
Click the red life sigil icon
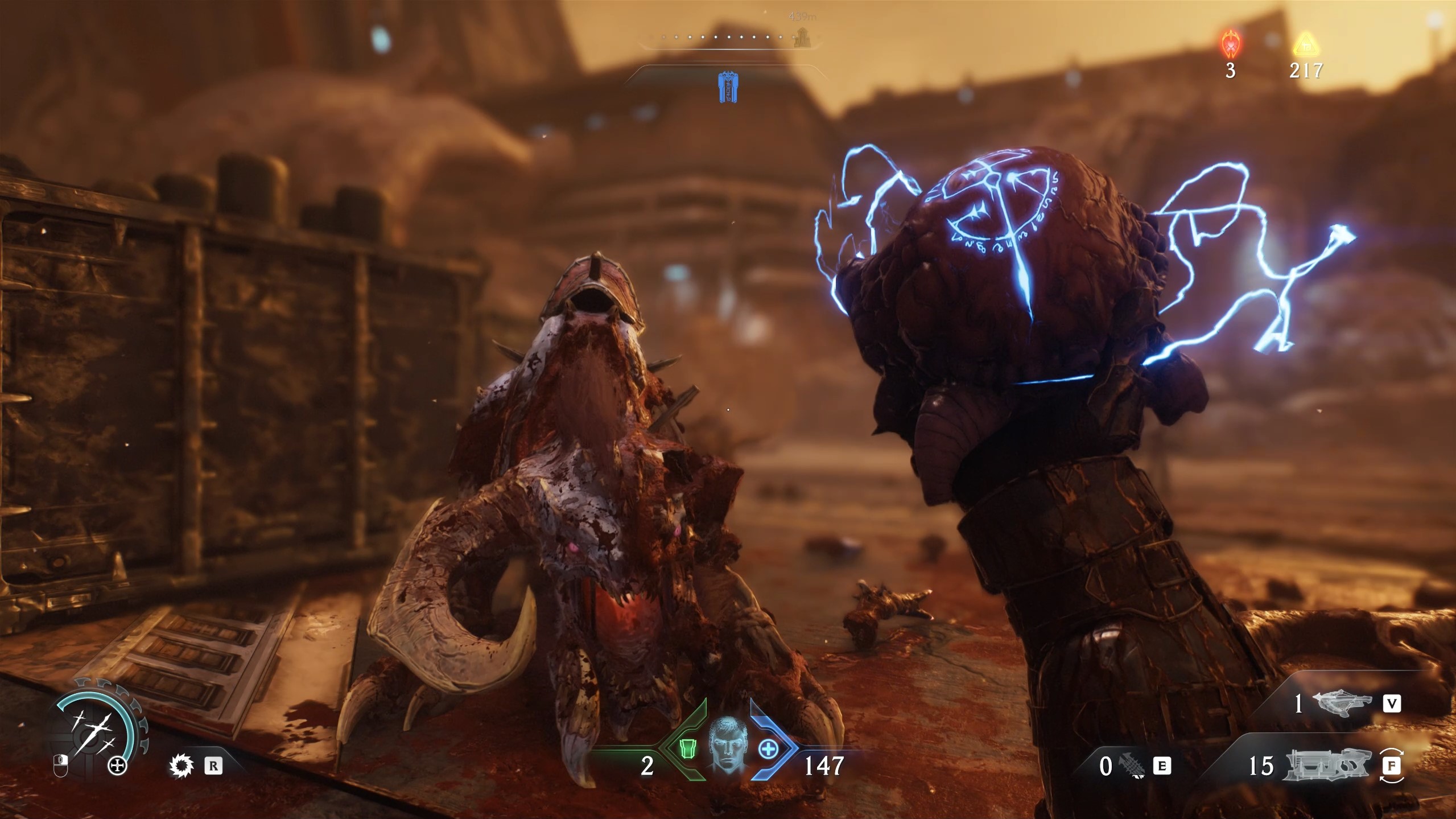click(x=1231, y=44)
